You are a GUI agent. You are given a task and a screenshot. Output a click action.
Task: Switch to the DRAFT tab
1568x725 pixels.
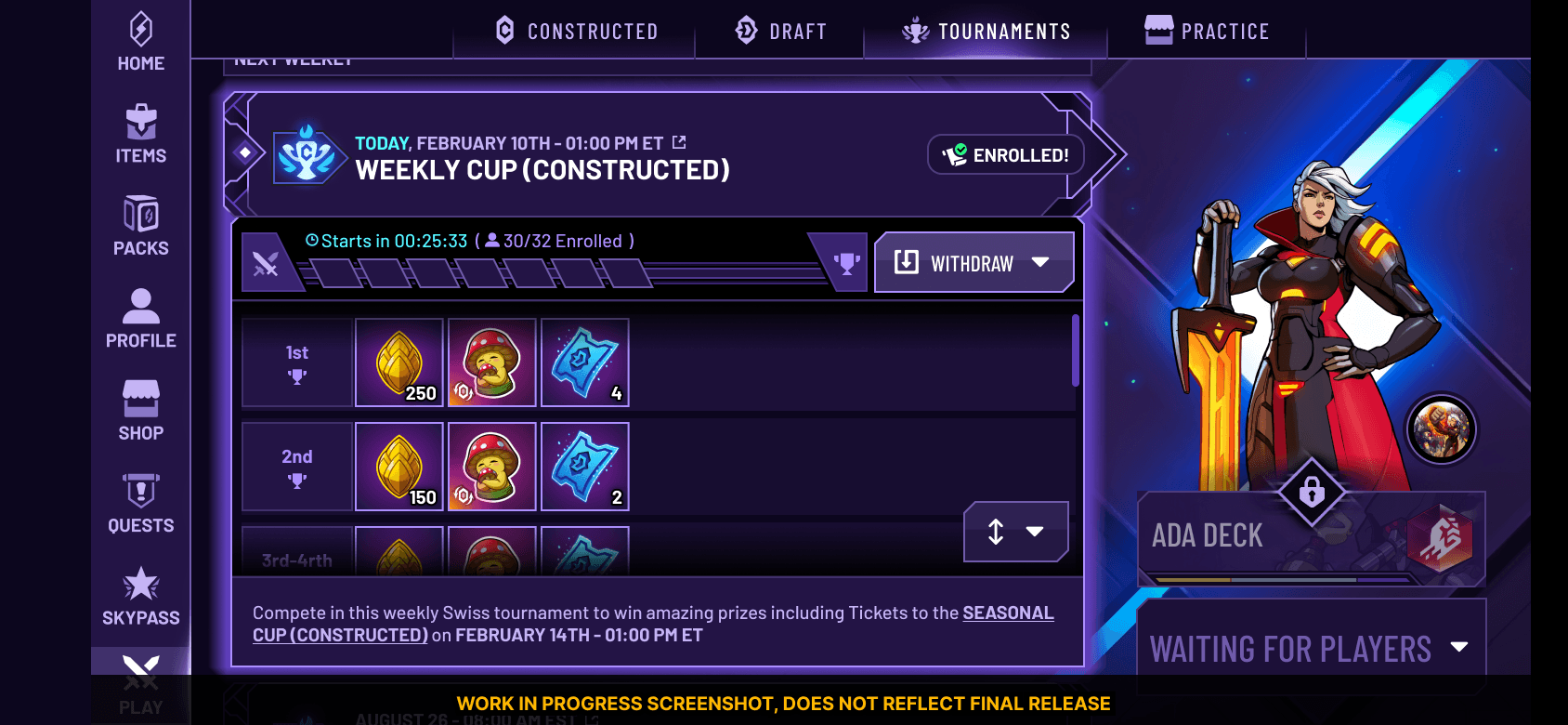780,30
